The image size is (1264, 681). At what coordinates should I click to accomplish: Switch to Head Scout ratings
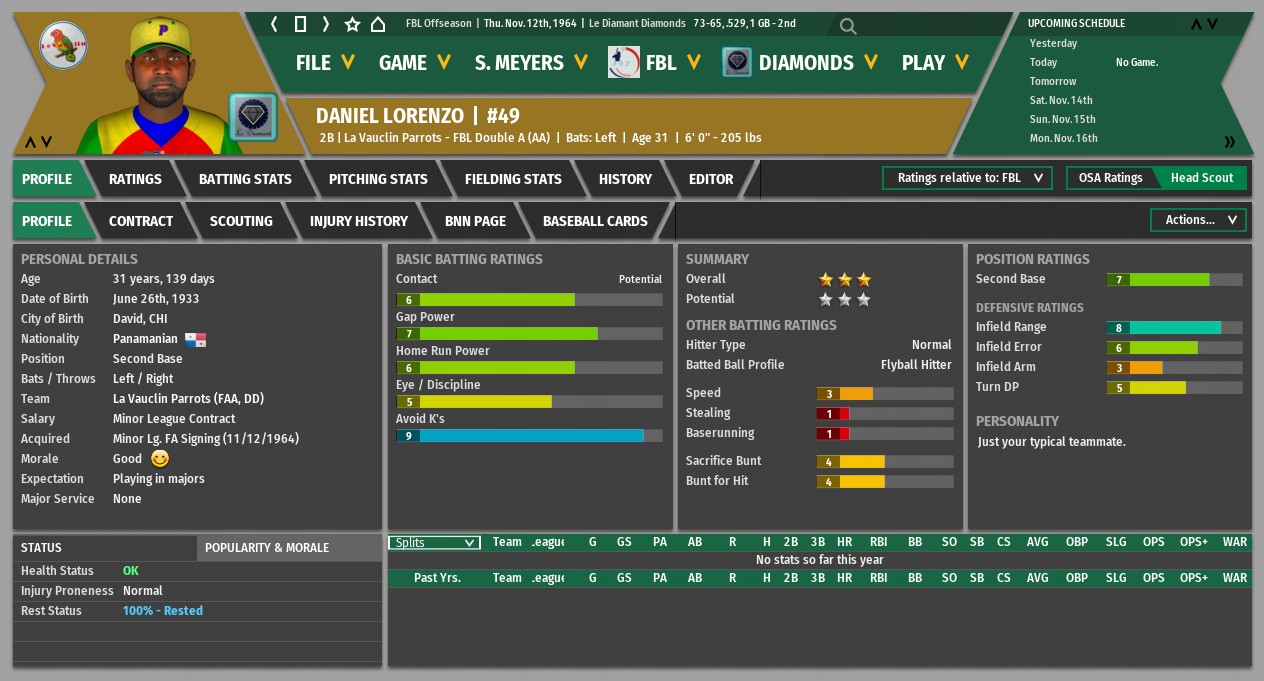pyautogui.click(x=1202, y=178)
